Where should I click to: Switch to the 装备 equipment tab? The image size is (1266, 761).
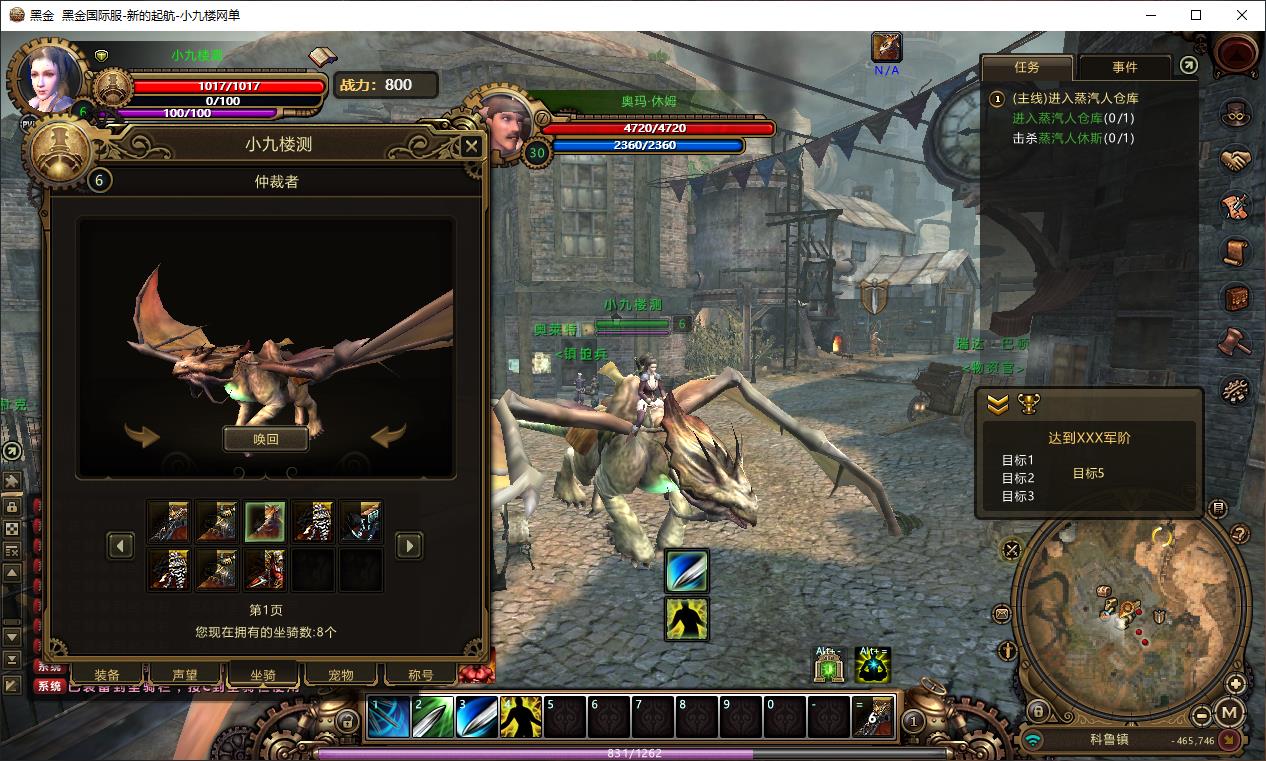(107, 675)
